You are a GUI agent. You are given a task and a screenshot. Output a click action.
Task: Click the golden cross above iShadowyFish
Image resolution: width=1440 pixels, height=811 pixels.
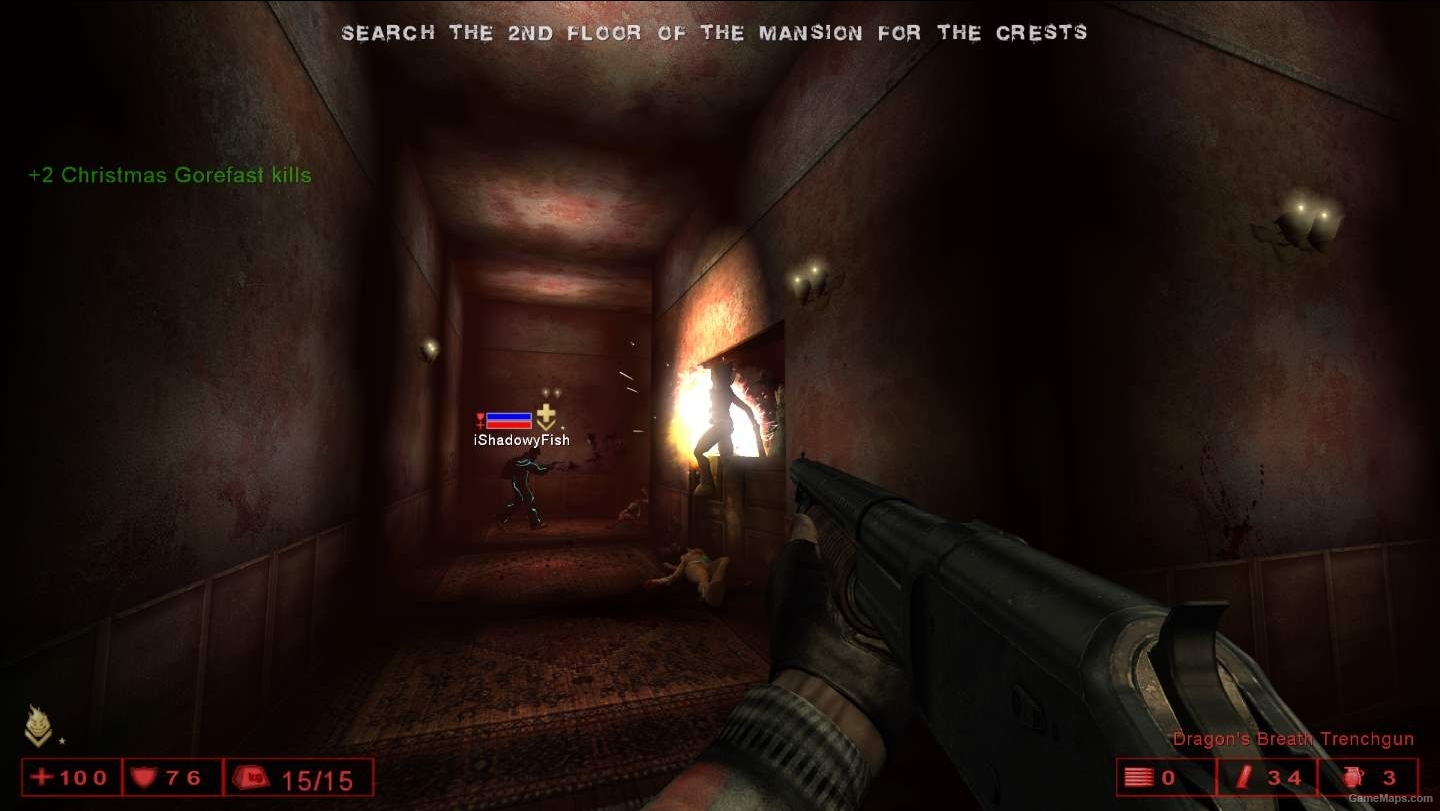tap(546, 412)
